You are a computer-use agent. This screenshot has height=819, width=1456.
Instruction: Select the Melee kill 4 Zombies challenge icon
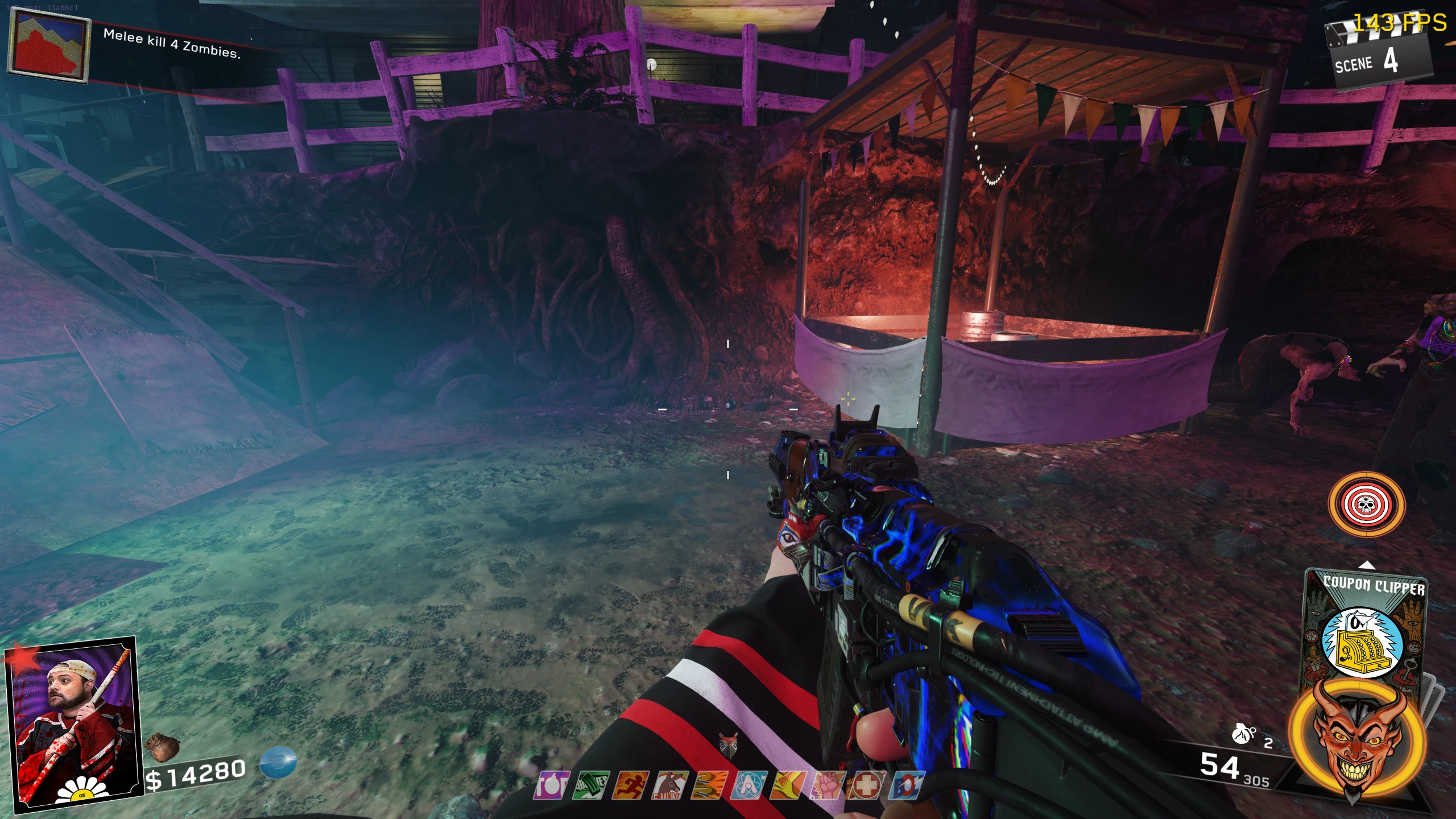[x=49, y=45]
